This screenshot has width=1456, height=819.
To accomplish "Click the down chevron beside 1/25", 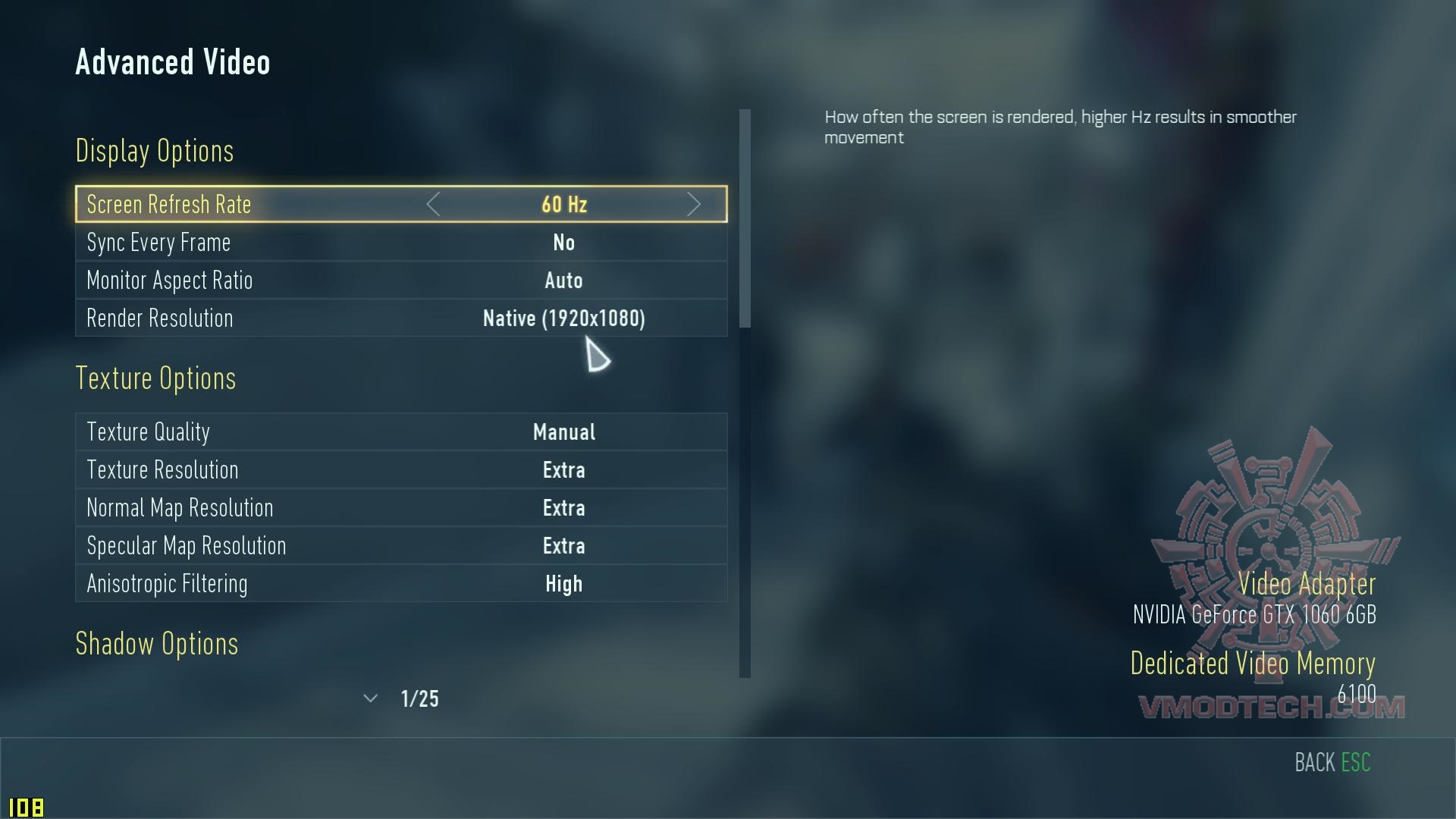I will click(x=370, y=698).
